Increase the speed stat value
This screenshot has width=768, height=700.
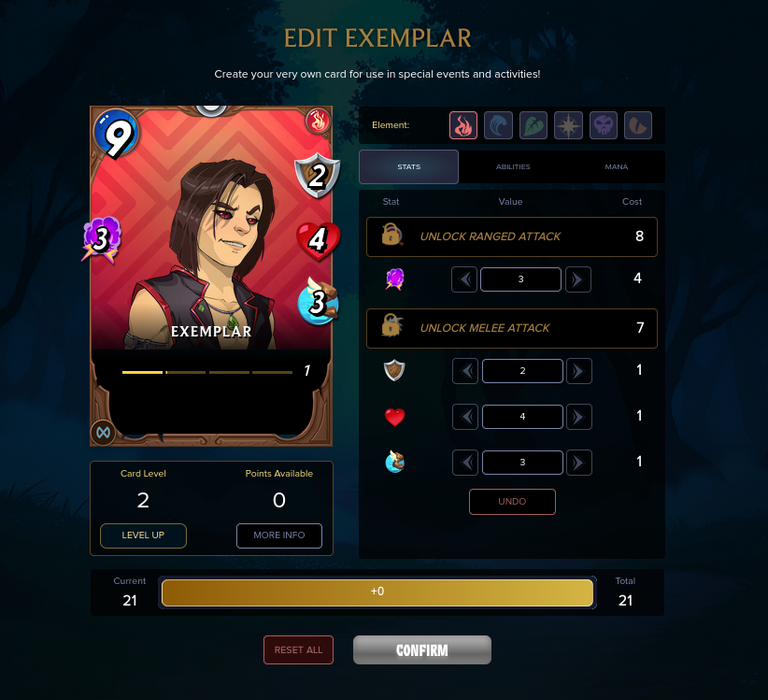point(578,462)
